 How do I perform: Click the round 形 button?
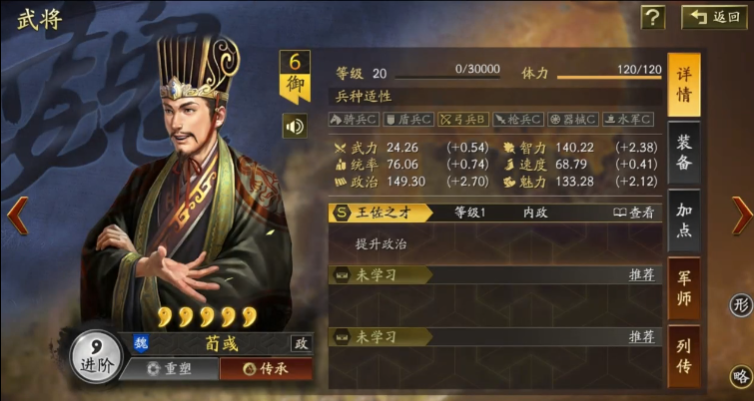pyautogui.click(x=741, y=305)
